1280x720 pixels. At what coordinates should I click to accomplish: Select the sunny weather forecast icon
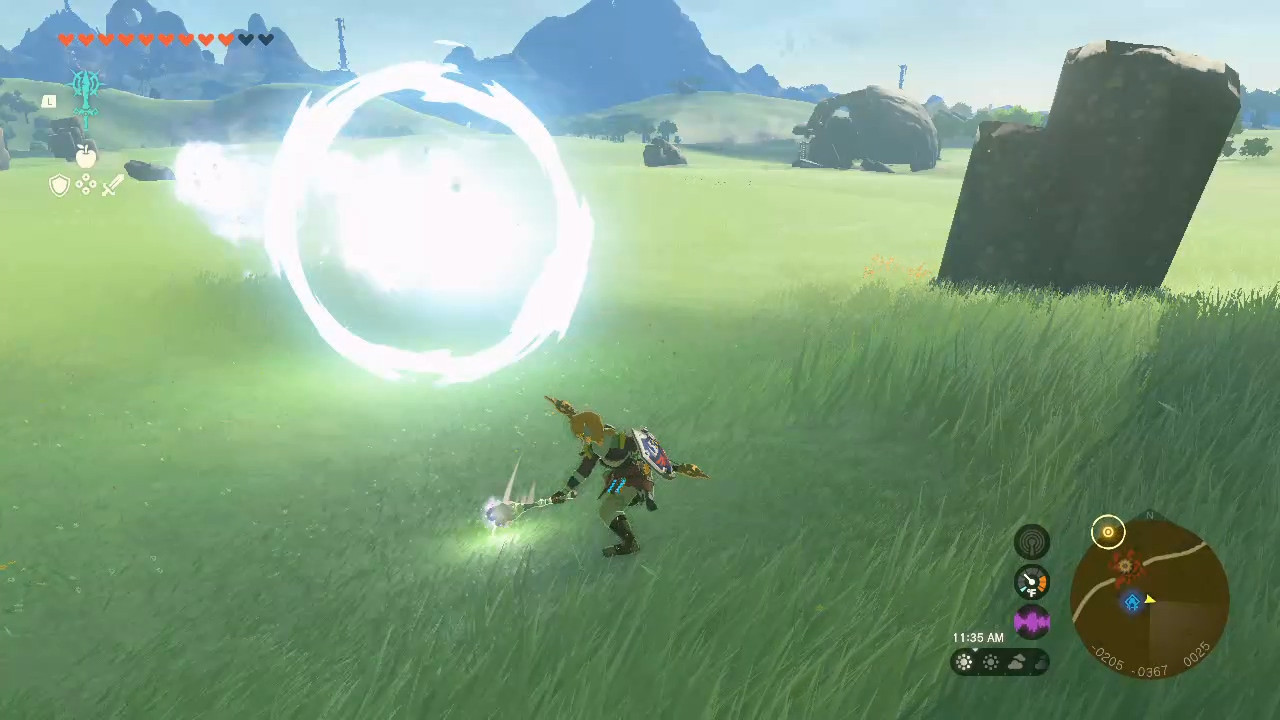[963, 662]
